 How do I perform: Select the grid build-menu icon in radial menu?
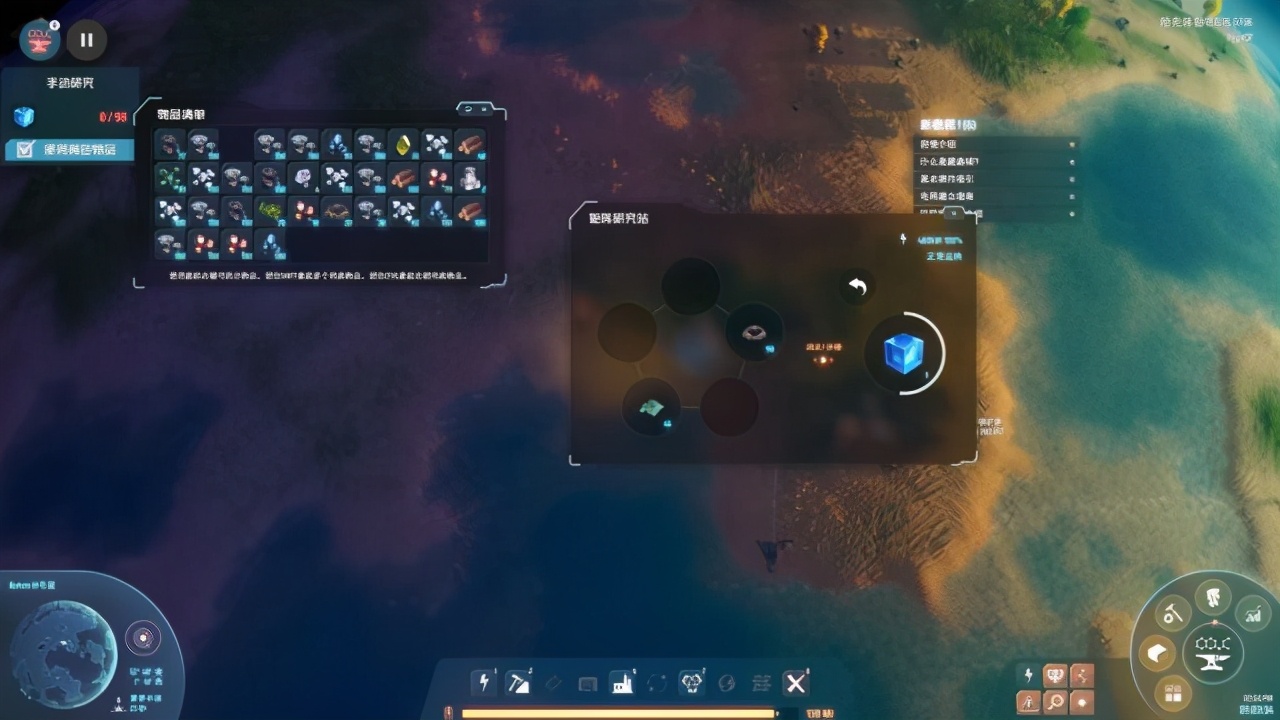[x=1173, y=691]
